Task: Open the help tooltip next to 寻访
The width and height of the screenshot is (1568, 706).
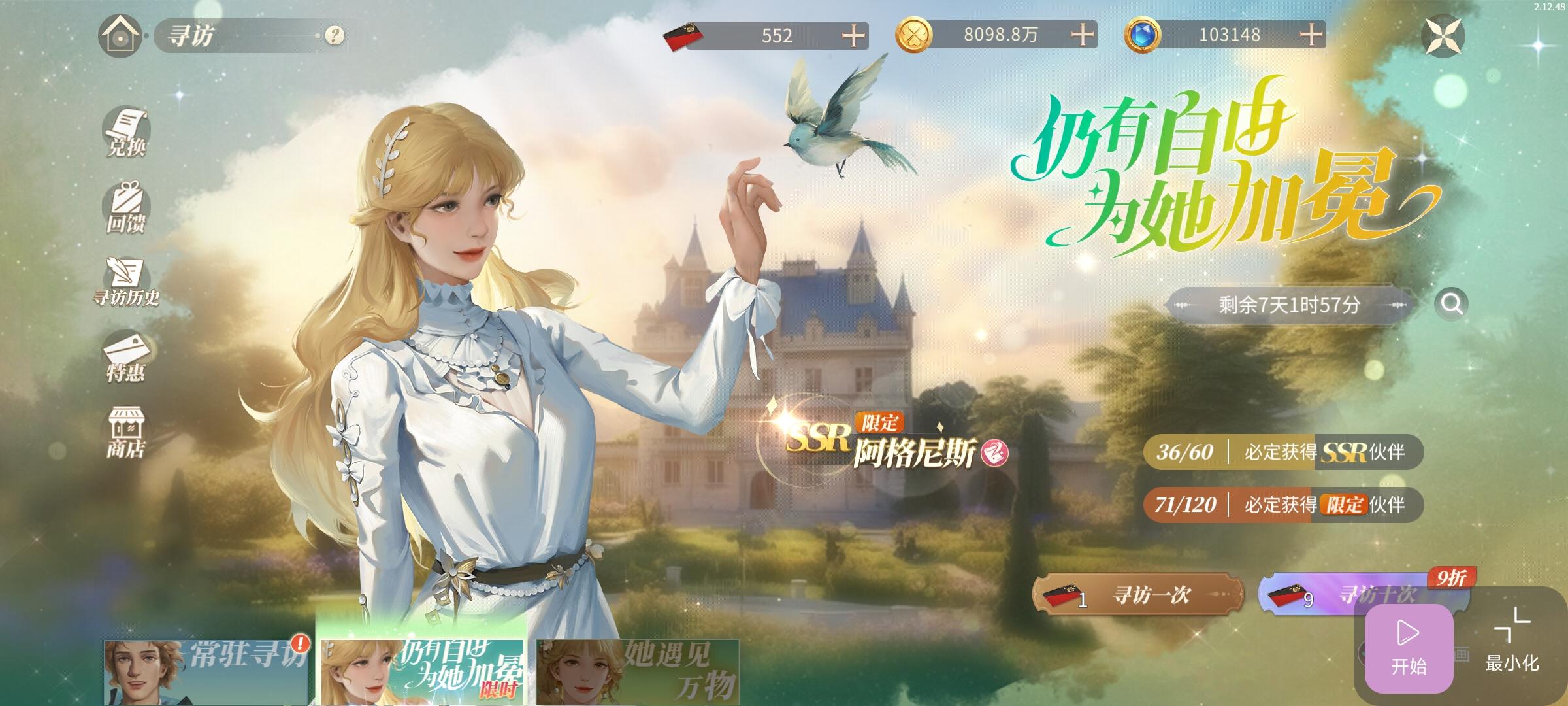Action: (x=333, y=36)
